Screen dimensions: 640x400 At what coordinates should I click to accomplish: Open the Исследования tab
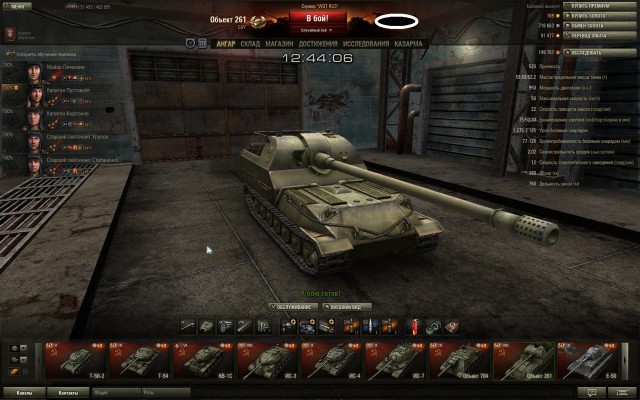tap(368, 44)
